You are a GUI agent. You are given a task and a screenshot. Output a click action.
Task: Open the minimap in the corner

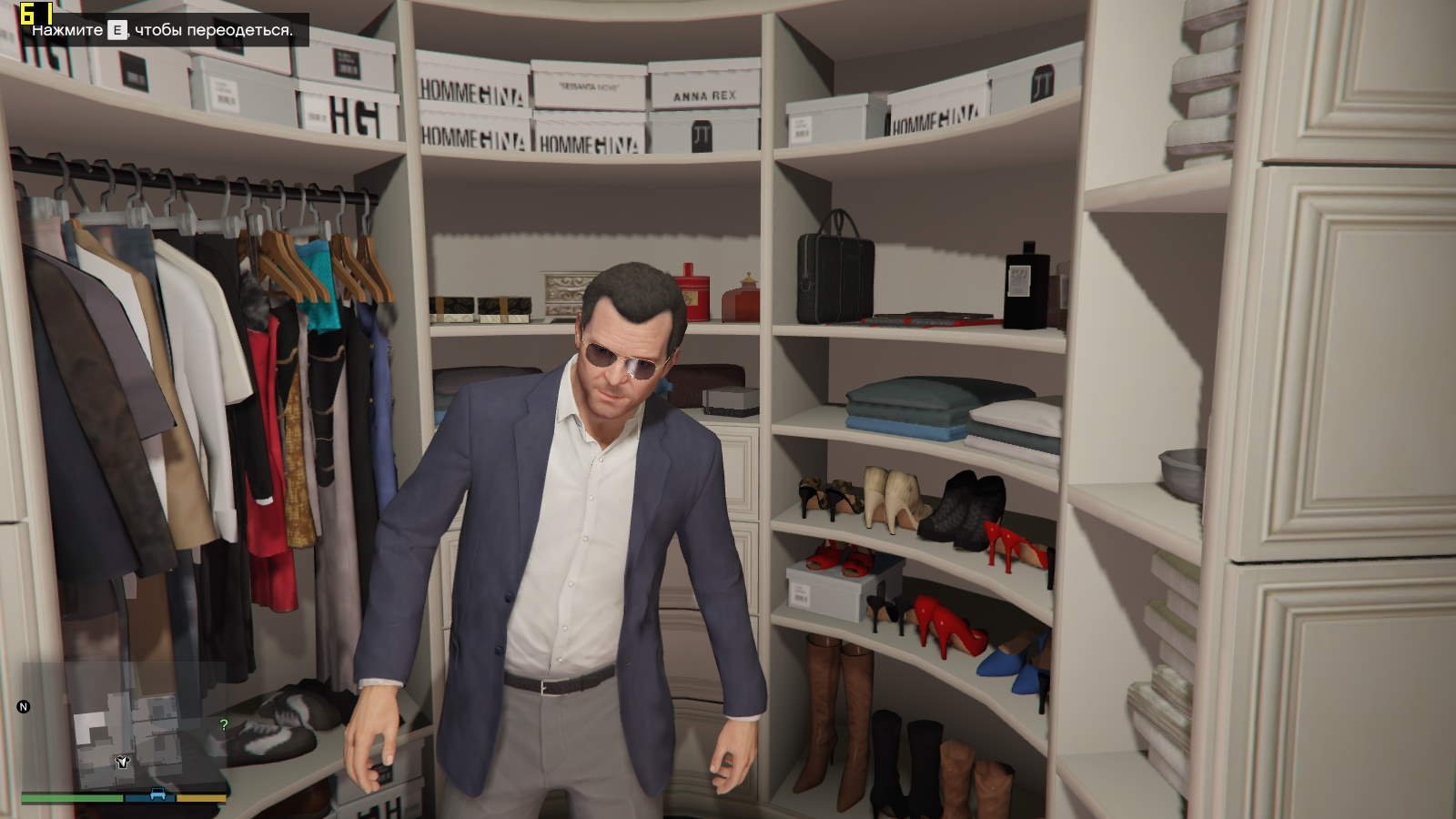[x=125, y=728]
